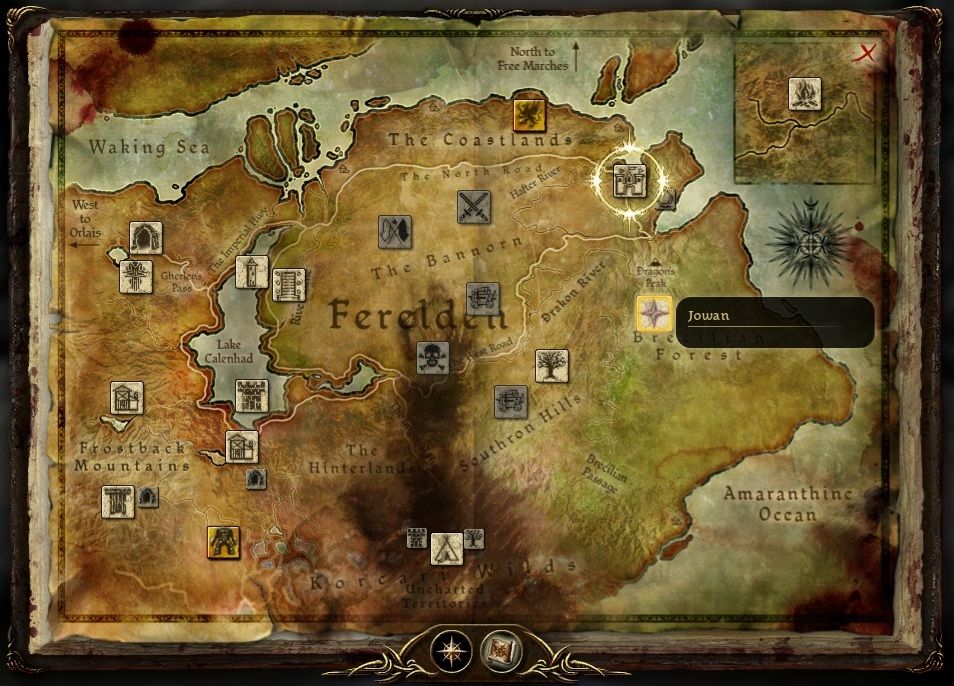Travel to the highlighted castle city marker

629,181
